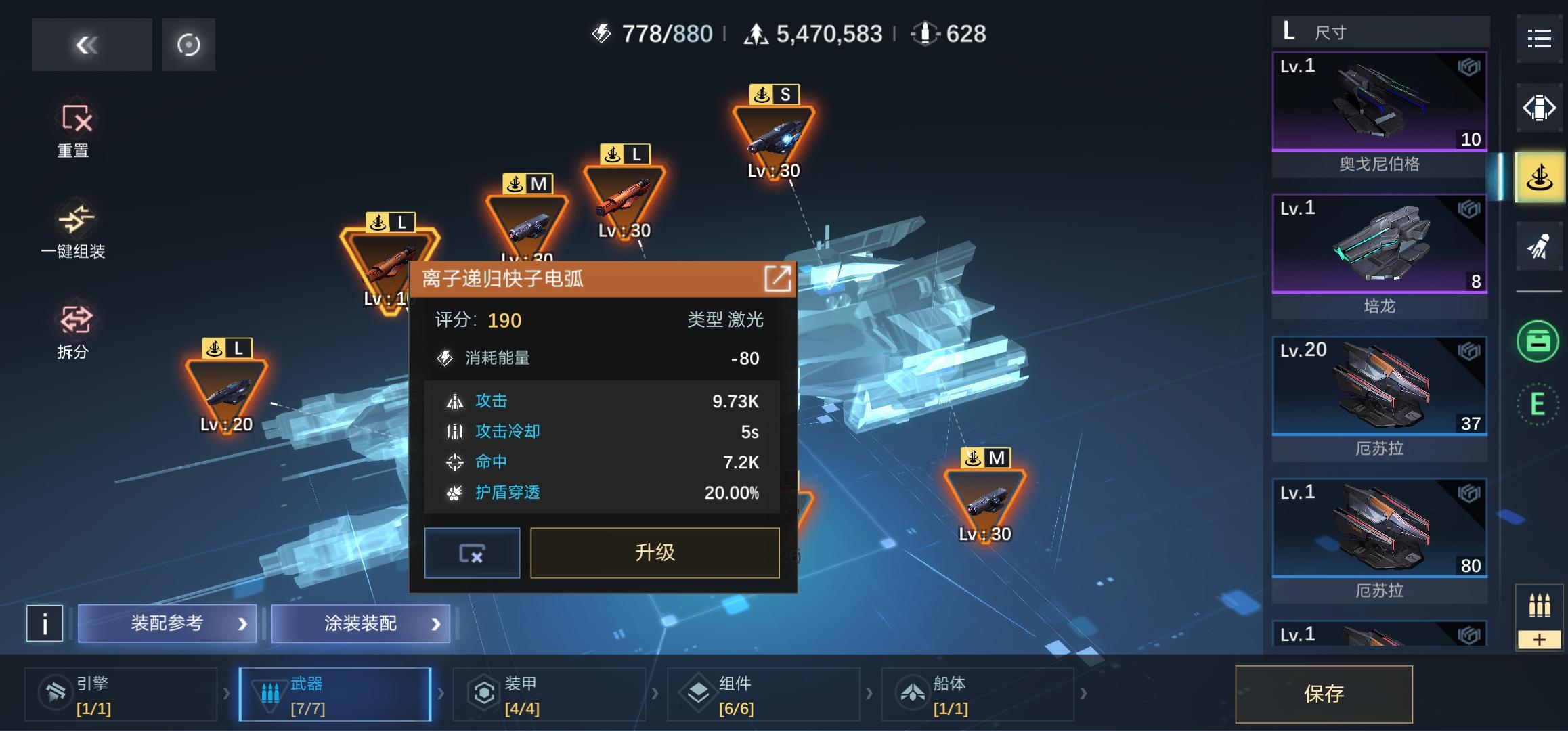Image resolution: width=1568 pixels, height=731 pixels.
Task: Click the circular target toggle at top left
Action: coord(188,44)
